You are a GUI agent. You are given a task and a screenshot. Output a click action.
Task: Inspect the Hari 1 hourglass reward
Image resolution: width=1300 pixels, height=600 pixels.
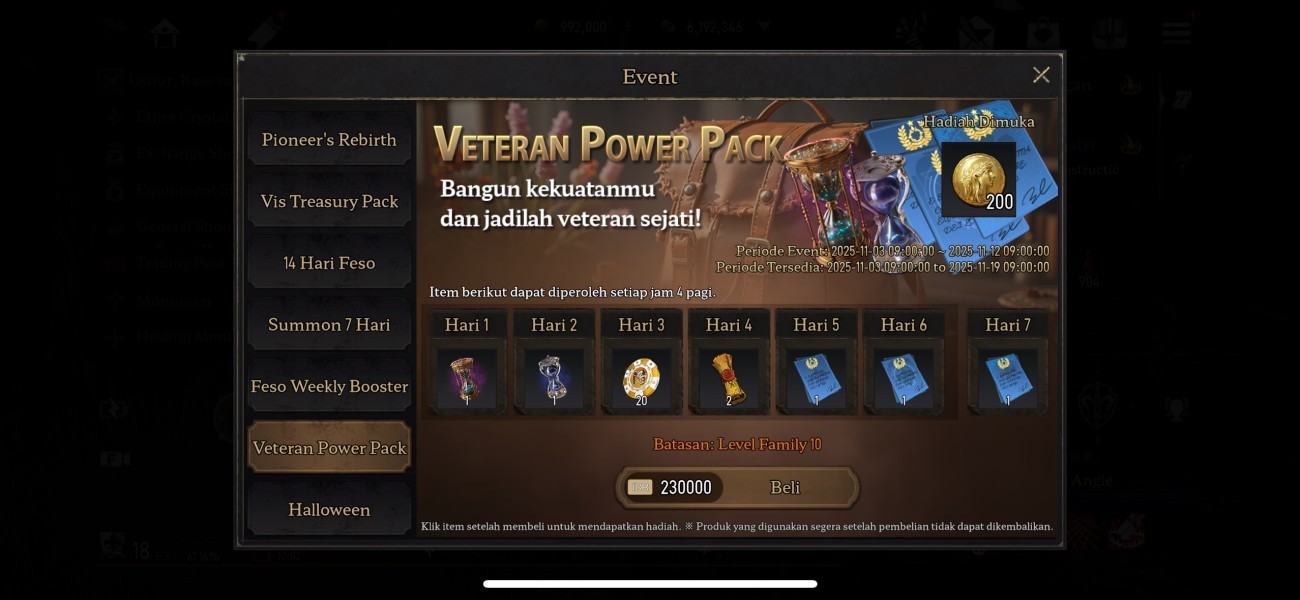[467, 378]
